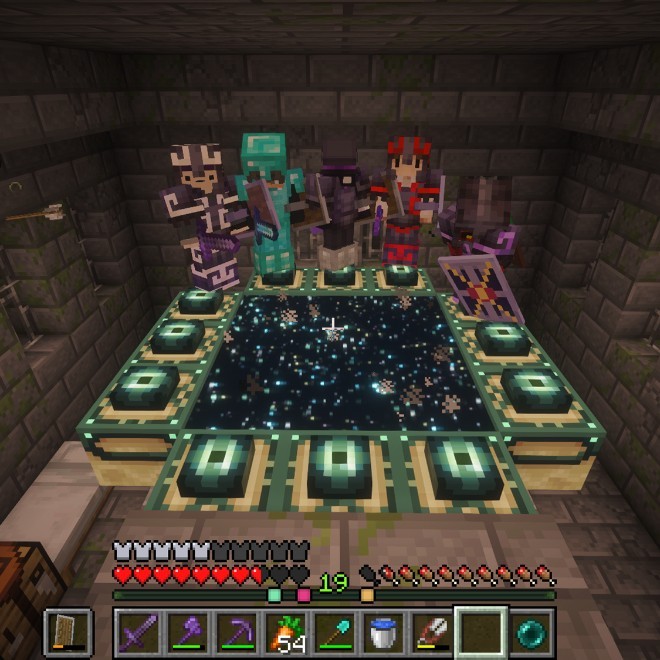
Task: Select the ender pearl slot
Action: pos(530,632)
